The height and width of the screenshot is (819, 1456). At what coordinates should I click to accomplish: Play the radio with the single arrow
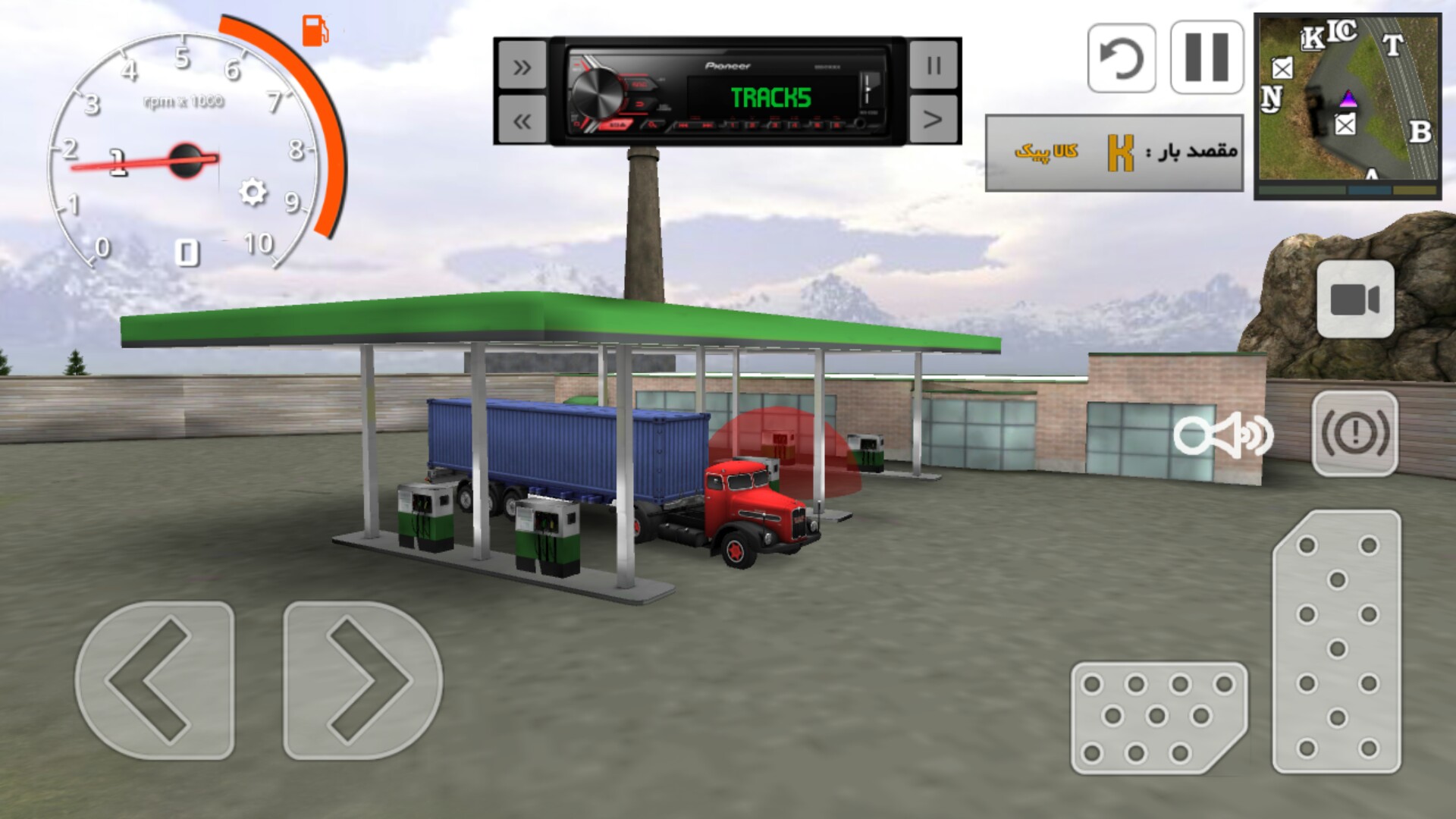coord(934,119)
